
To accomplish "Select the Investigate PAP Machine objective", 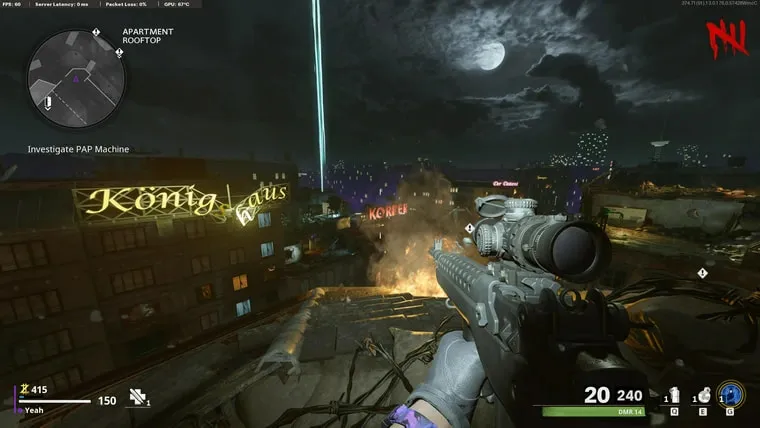I will click(x=78, y=149).
